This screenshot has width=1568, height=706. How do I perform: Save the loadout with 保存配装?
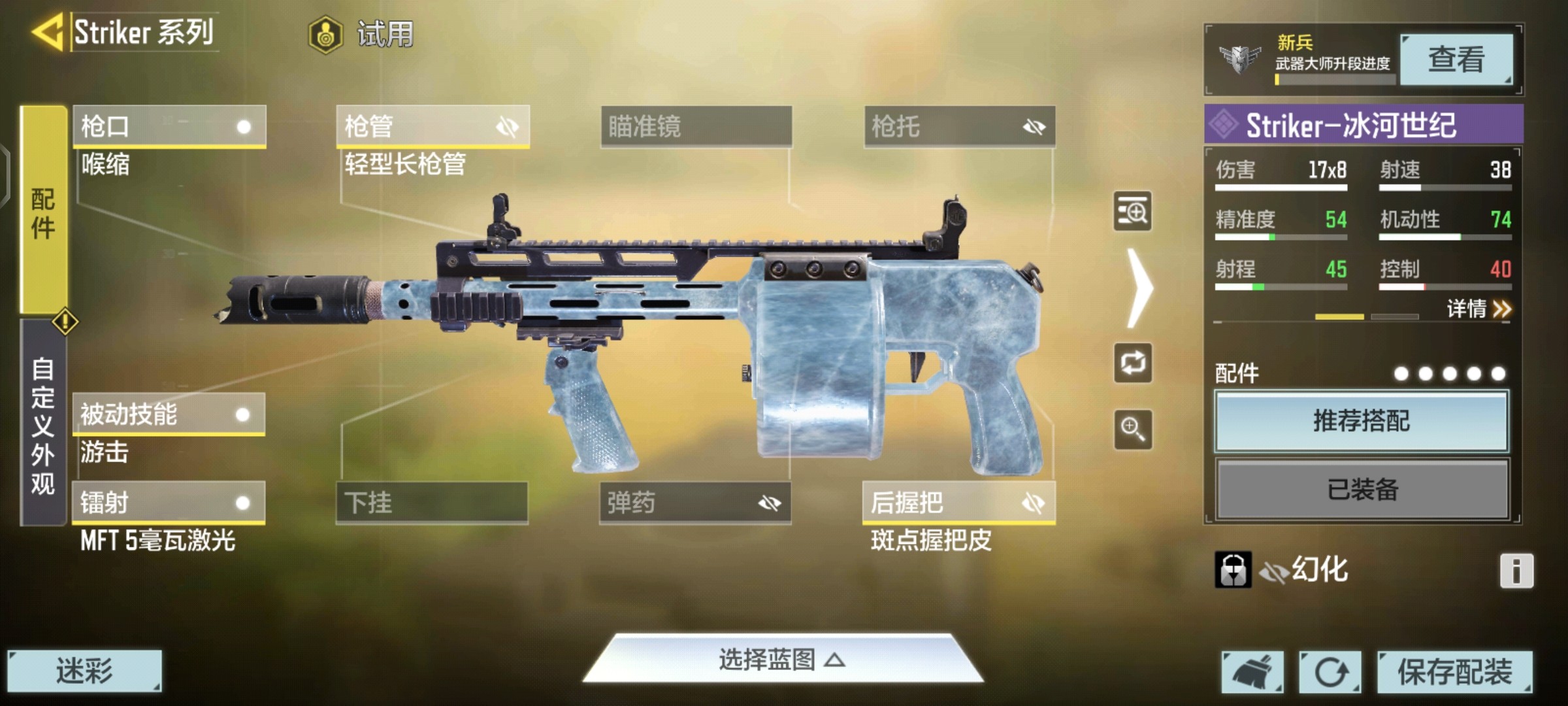pos(1454,671)
